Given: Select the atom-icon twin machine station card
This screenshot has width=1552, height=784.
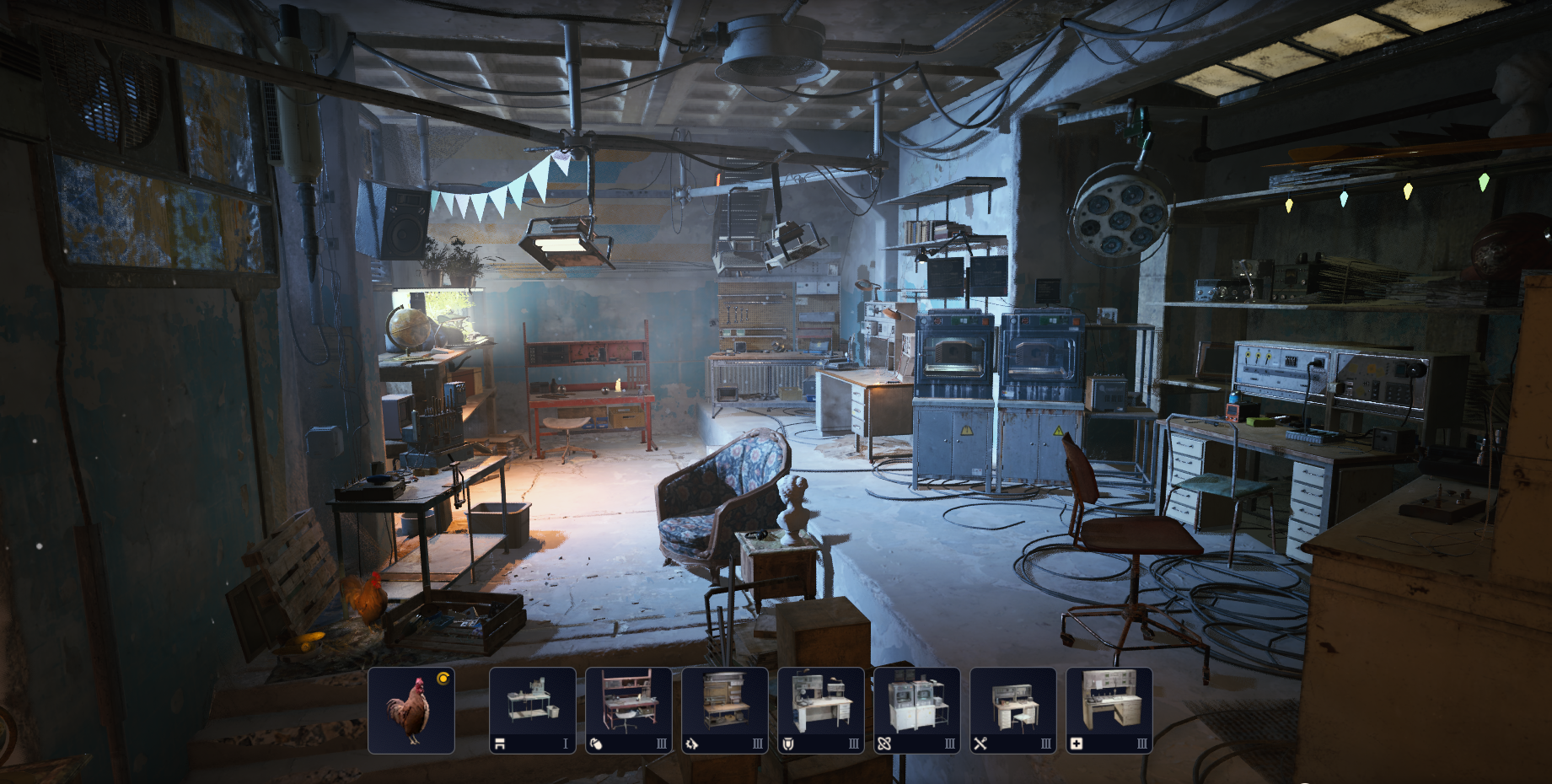Looking at the screenshot, I should tap(916, 710).
